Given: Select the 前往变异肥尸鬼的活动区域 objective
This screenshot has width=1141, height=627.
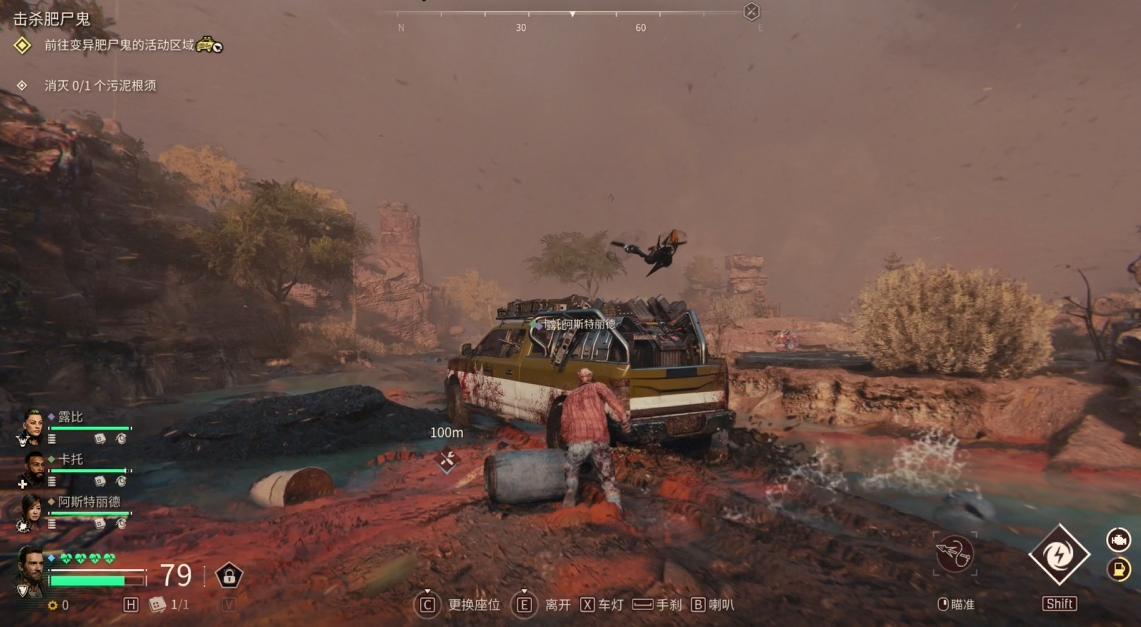Looking at the screenshot, I should click(x=119, y=45).
